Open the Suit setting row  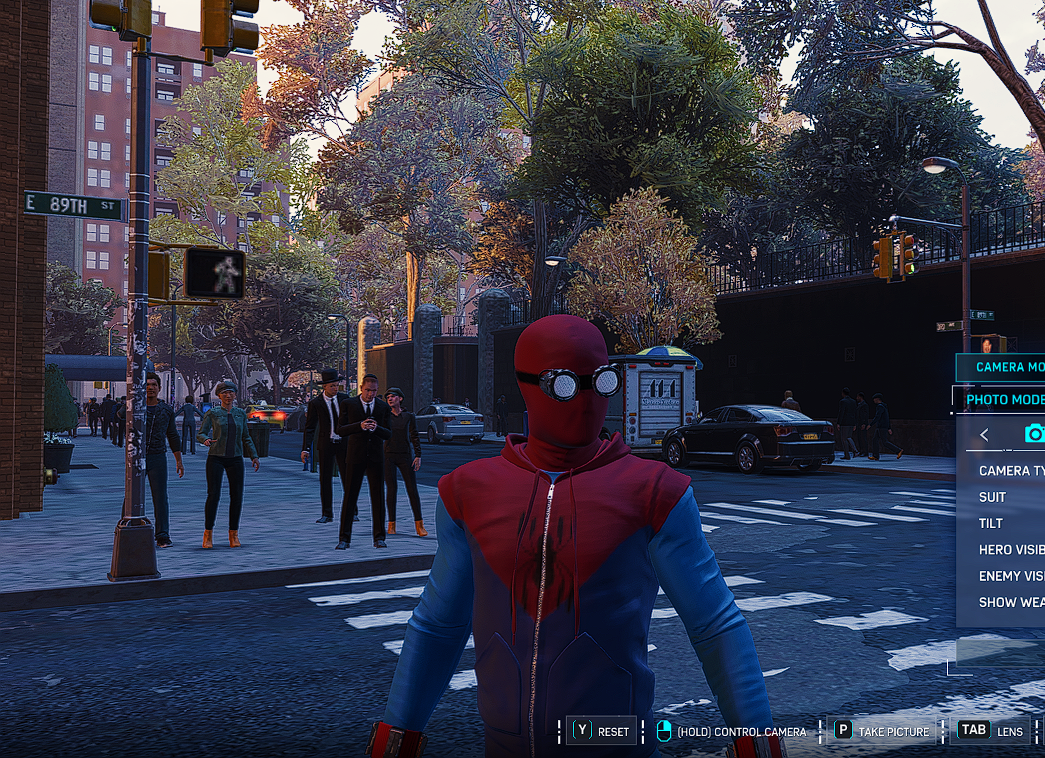(993, 497)
